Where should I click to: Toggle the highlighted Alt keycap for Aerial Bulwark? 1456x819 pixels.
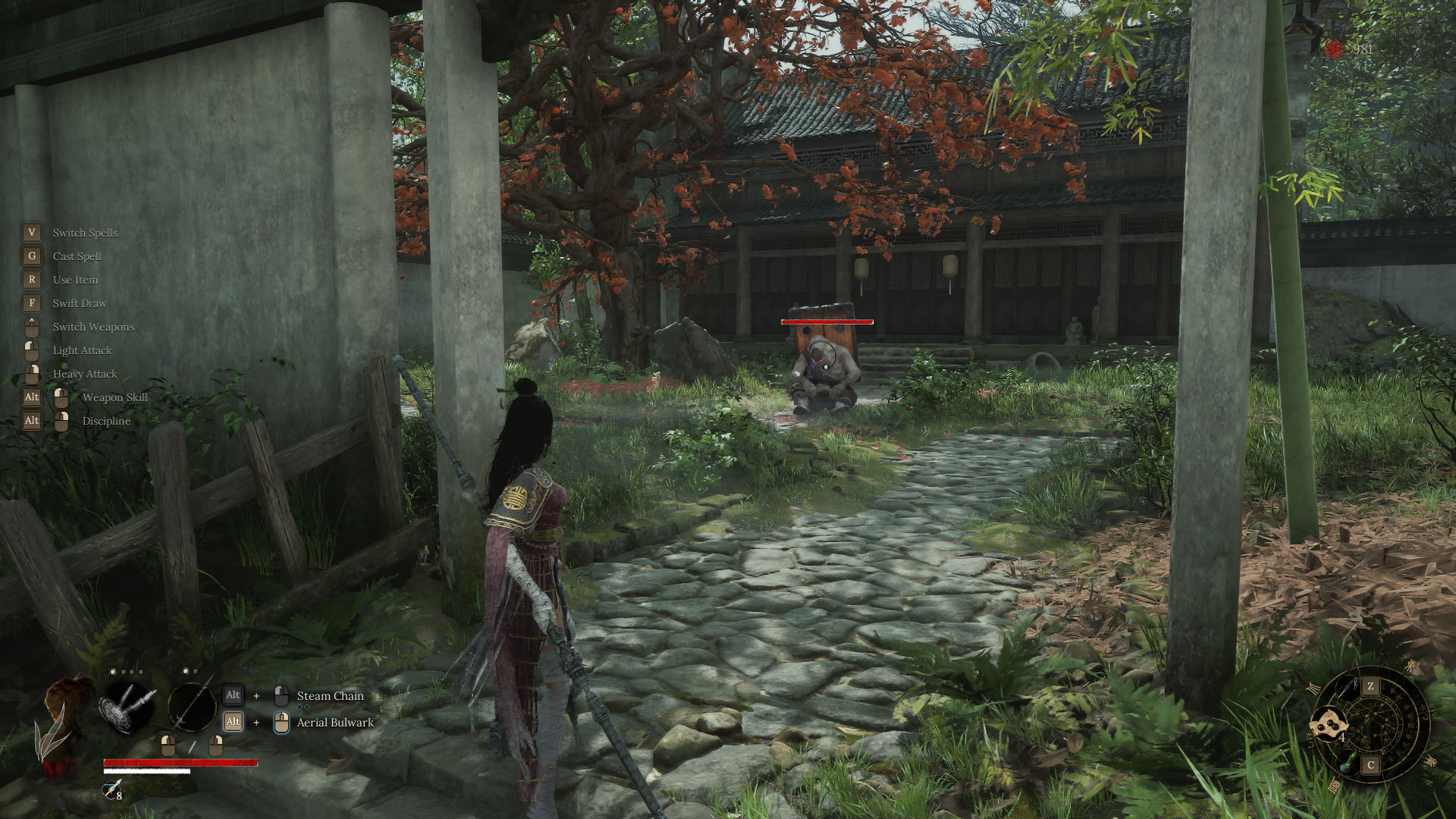point(234,721)
